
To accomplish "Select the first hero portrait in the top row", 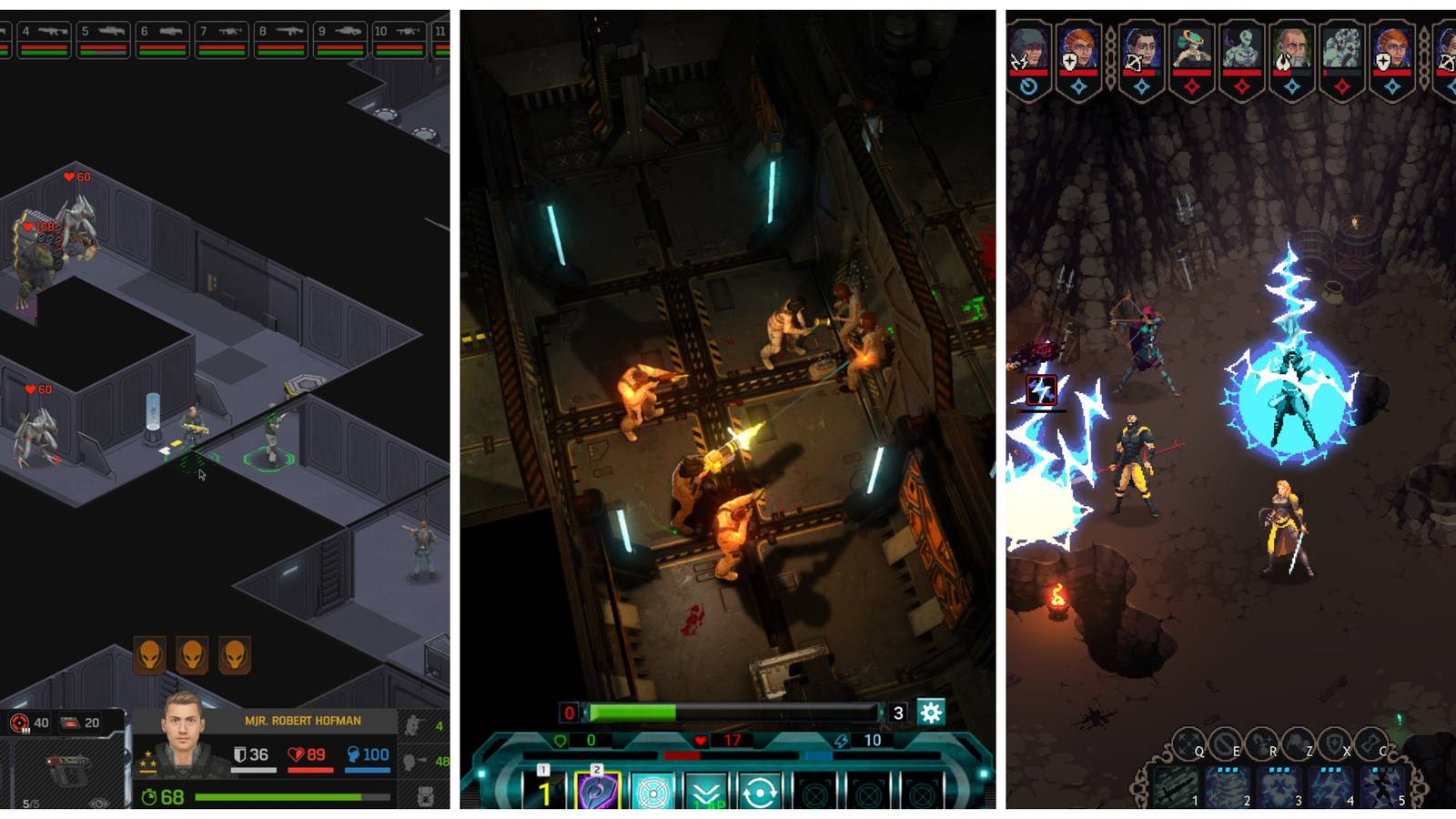I will (x=1028, y=45).
